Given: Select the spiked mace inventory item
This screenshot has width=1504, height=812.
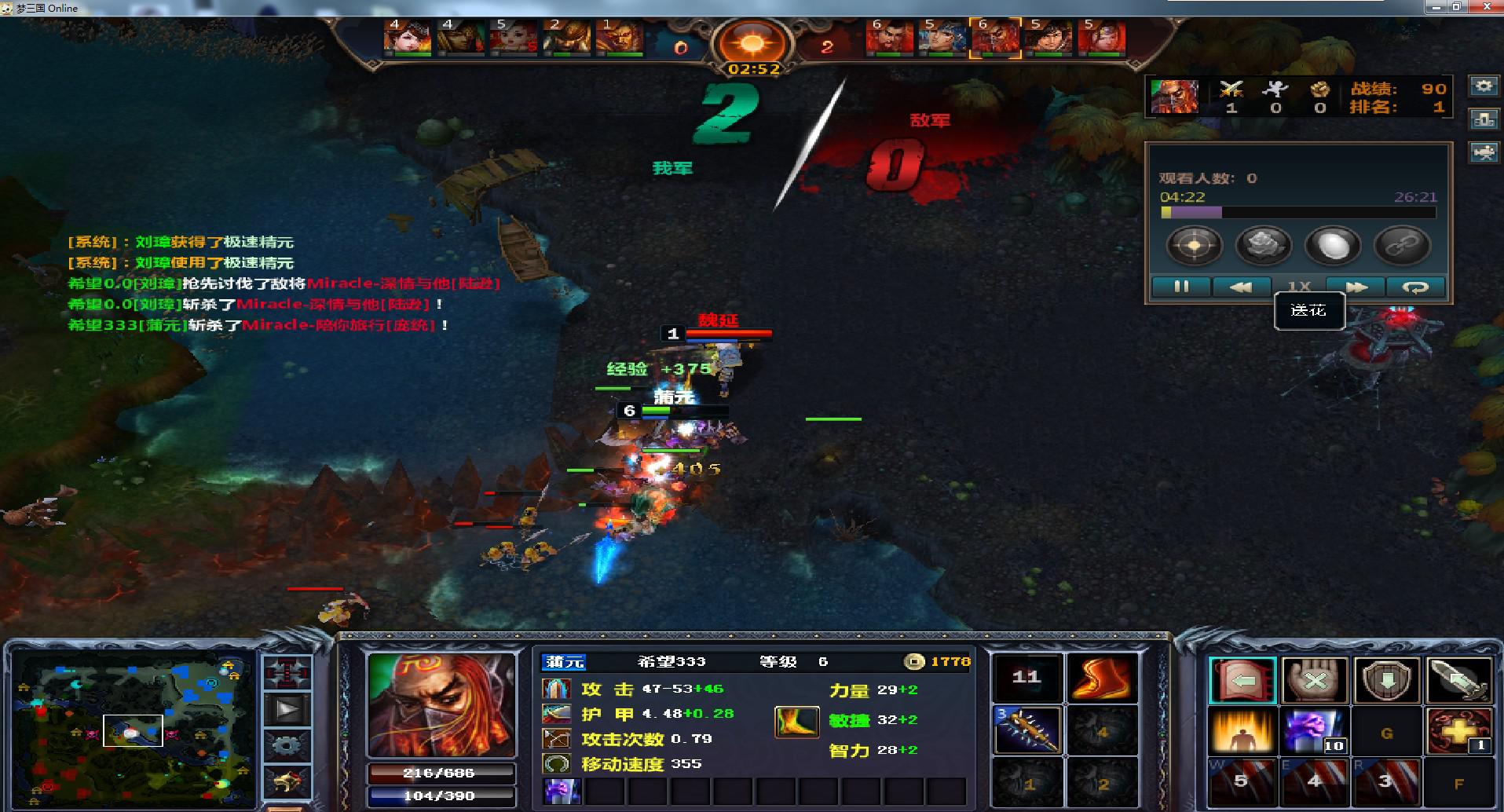Looking at the screenshot, I should [1027, 730].
